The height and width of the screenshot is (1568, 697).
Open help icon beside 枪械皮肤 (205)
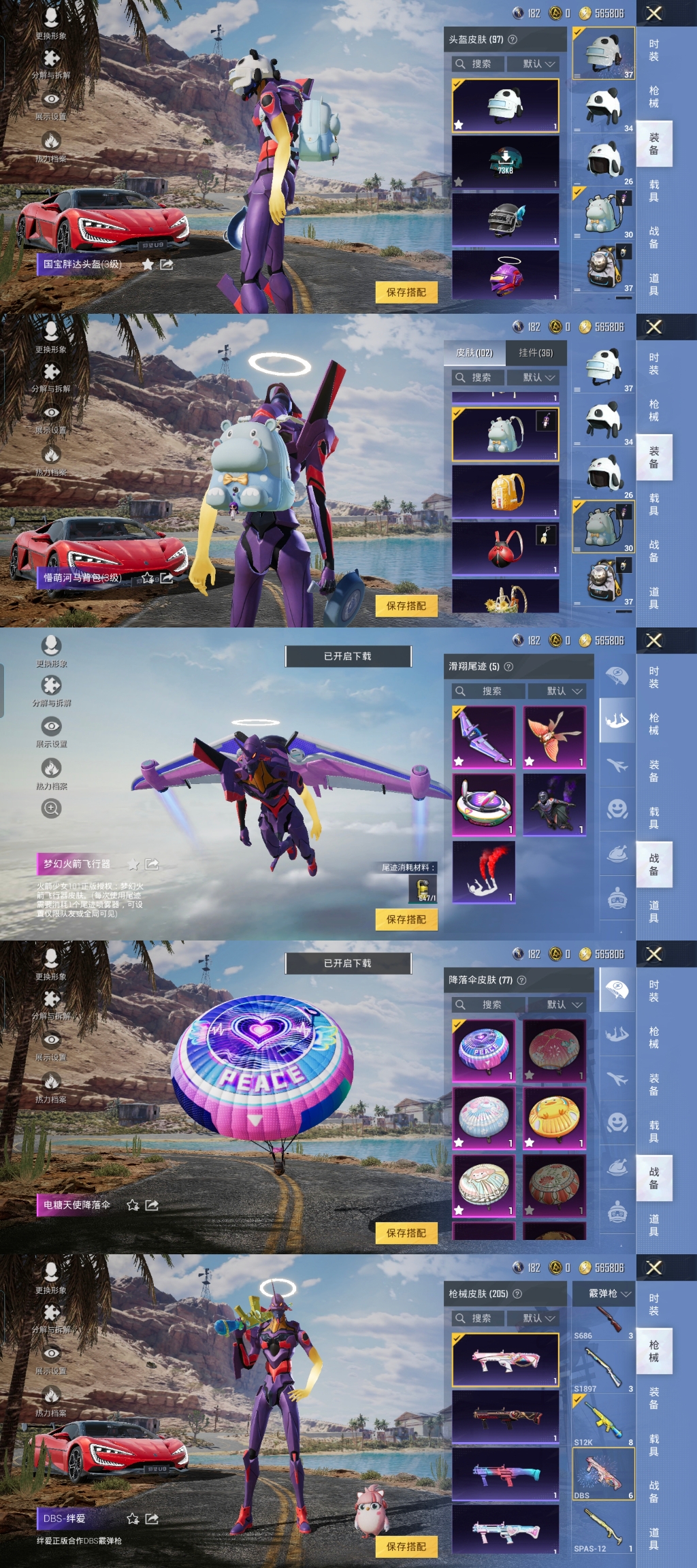[517, 1294]
